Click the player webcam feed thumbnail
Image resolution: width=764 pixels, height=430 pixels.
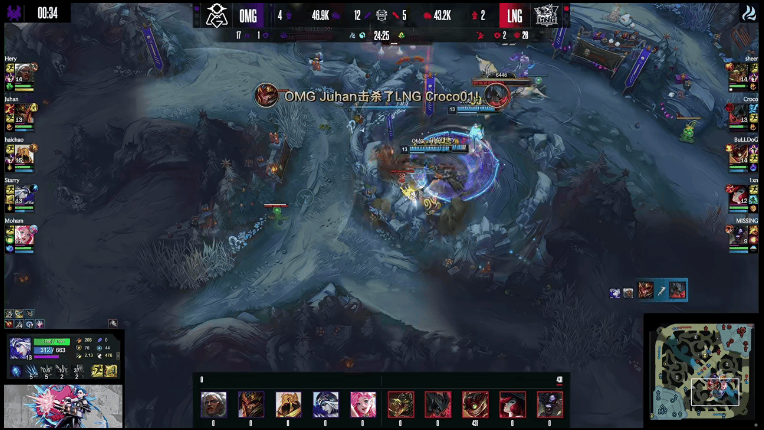(62, 407)
